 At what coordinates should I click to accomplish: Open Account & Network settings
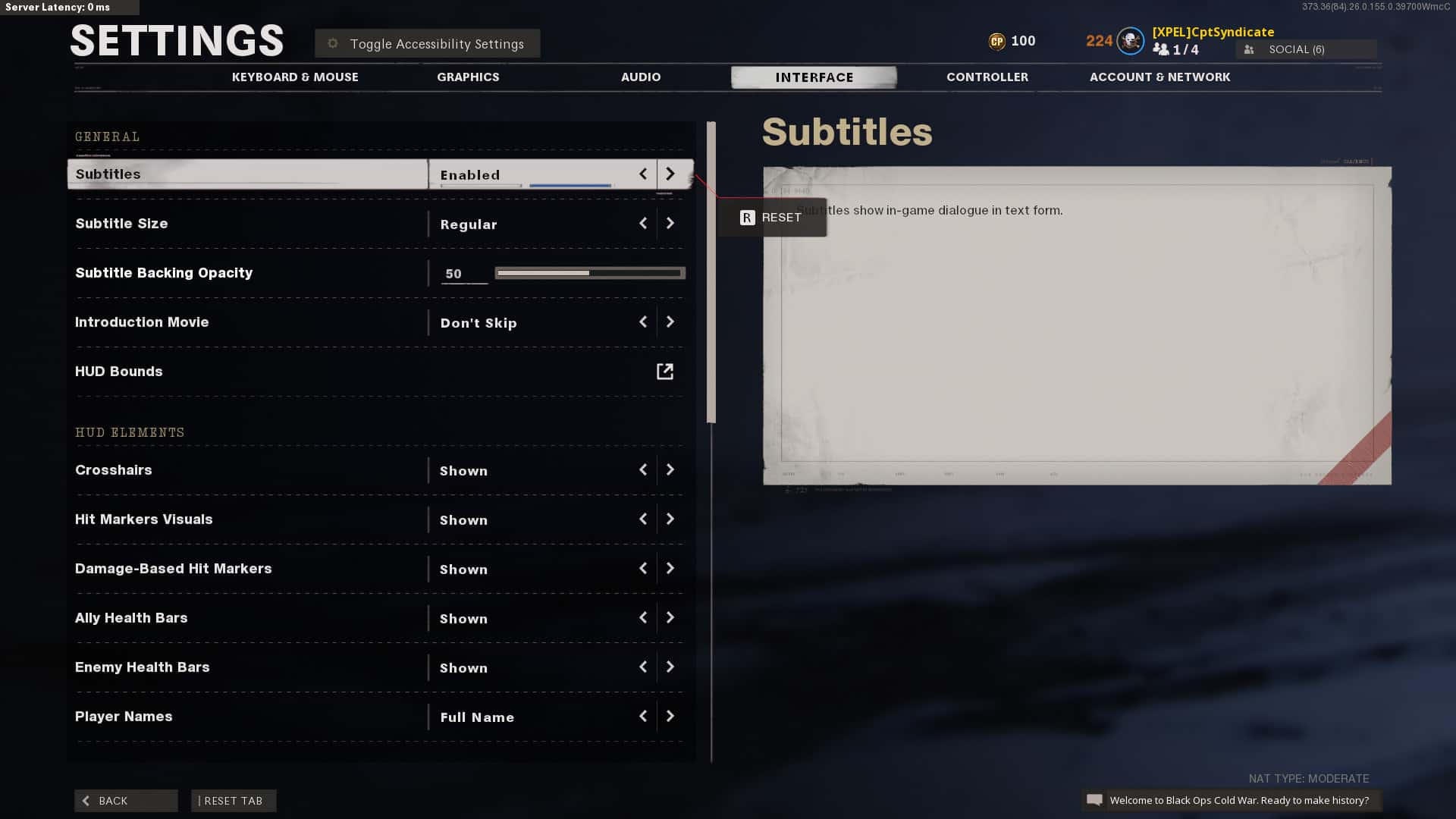pos(1159,77)
